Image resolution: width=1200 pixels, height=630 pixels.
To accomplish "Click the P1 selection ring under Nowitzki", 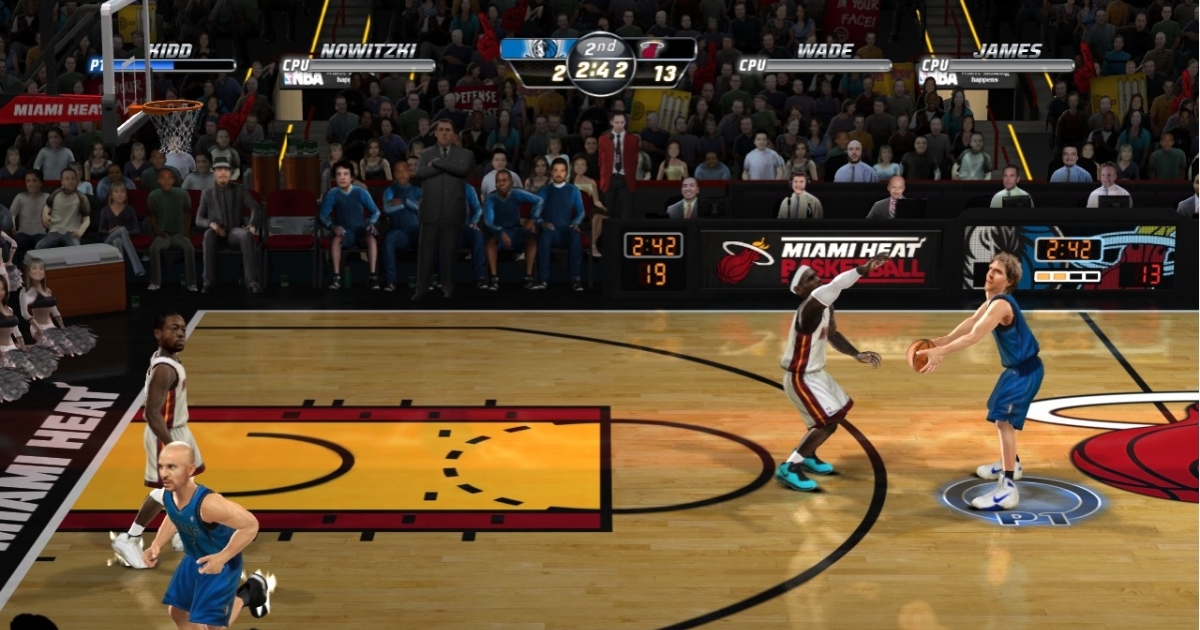I will click(1022, 502).
